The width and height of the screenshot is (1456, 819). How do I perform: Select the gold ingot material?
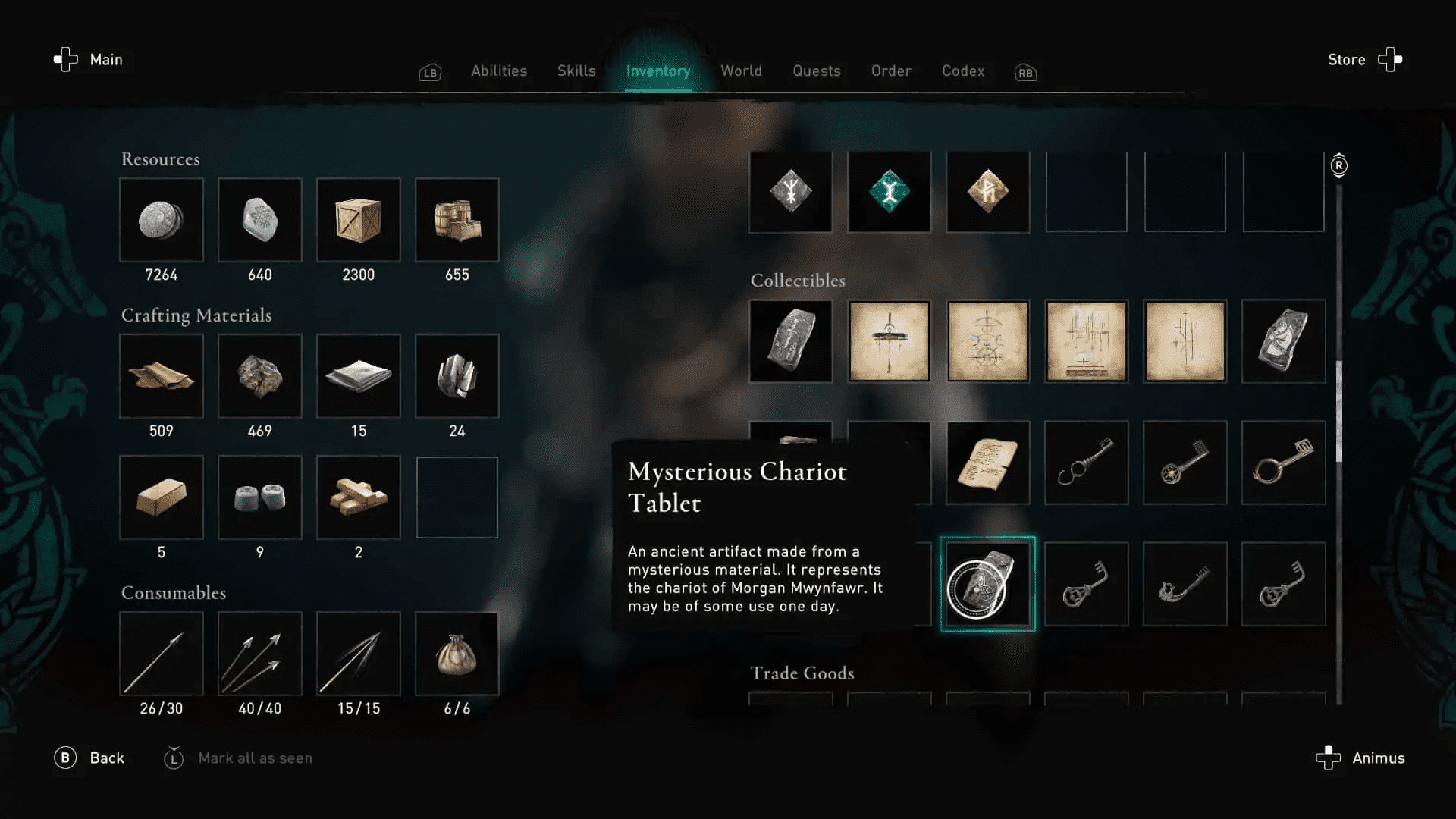tap(162, 497)
